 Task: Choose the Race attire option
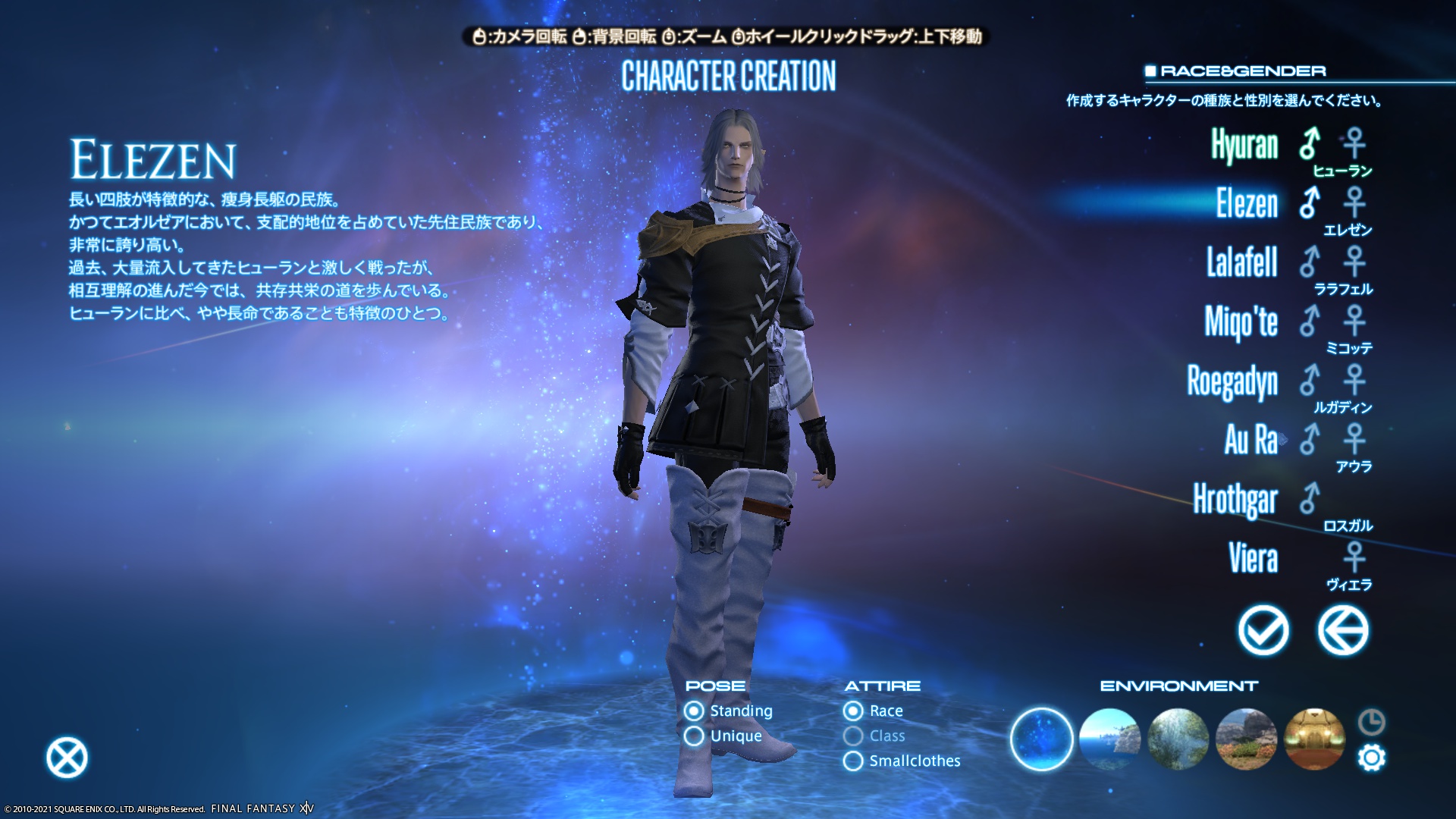853,711
